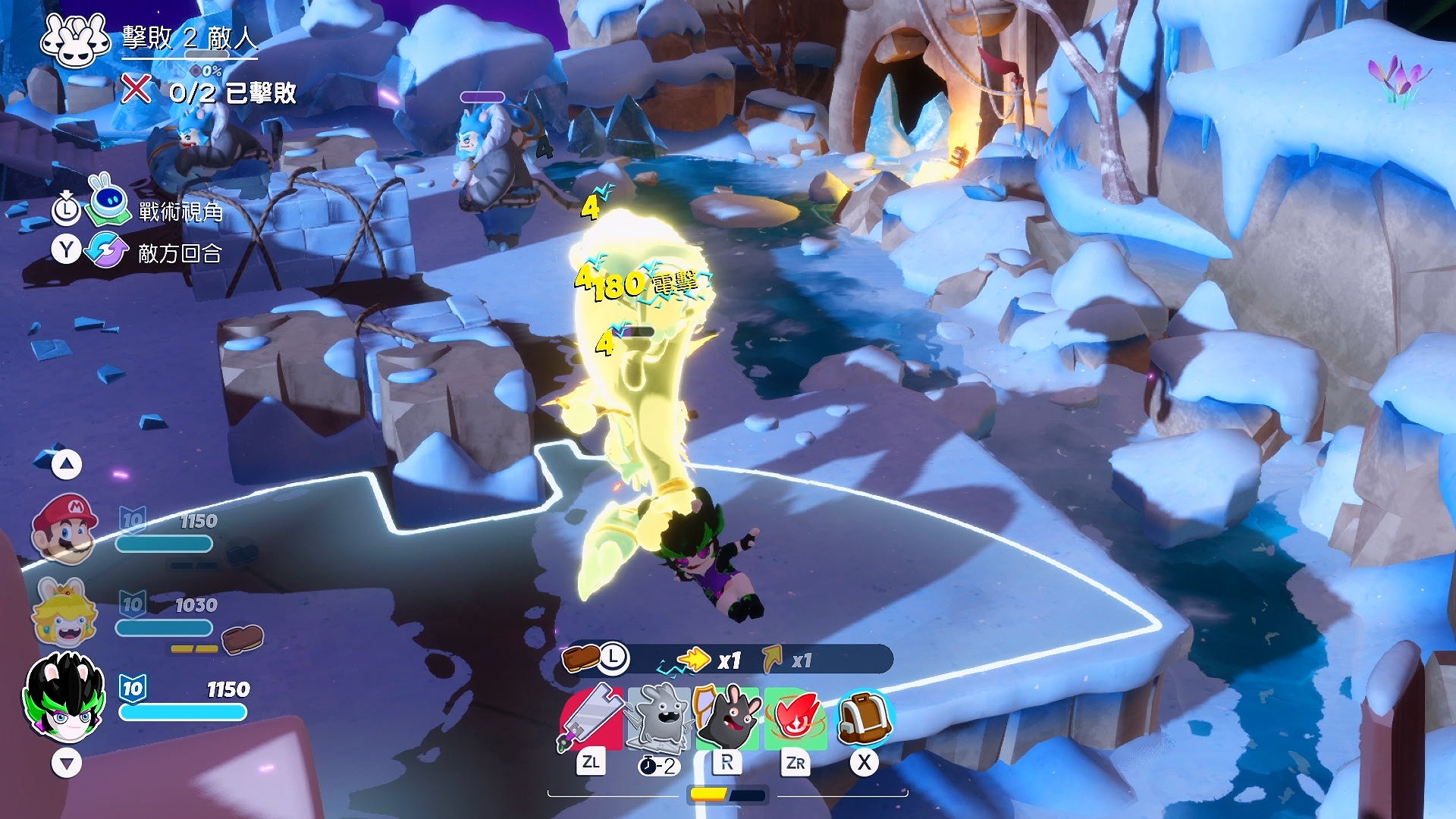Activate the black Spark ability

click(727, 717)
